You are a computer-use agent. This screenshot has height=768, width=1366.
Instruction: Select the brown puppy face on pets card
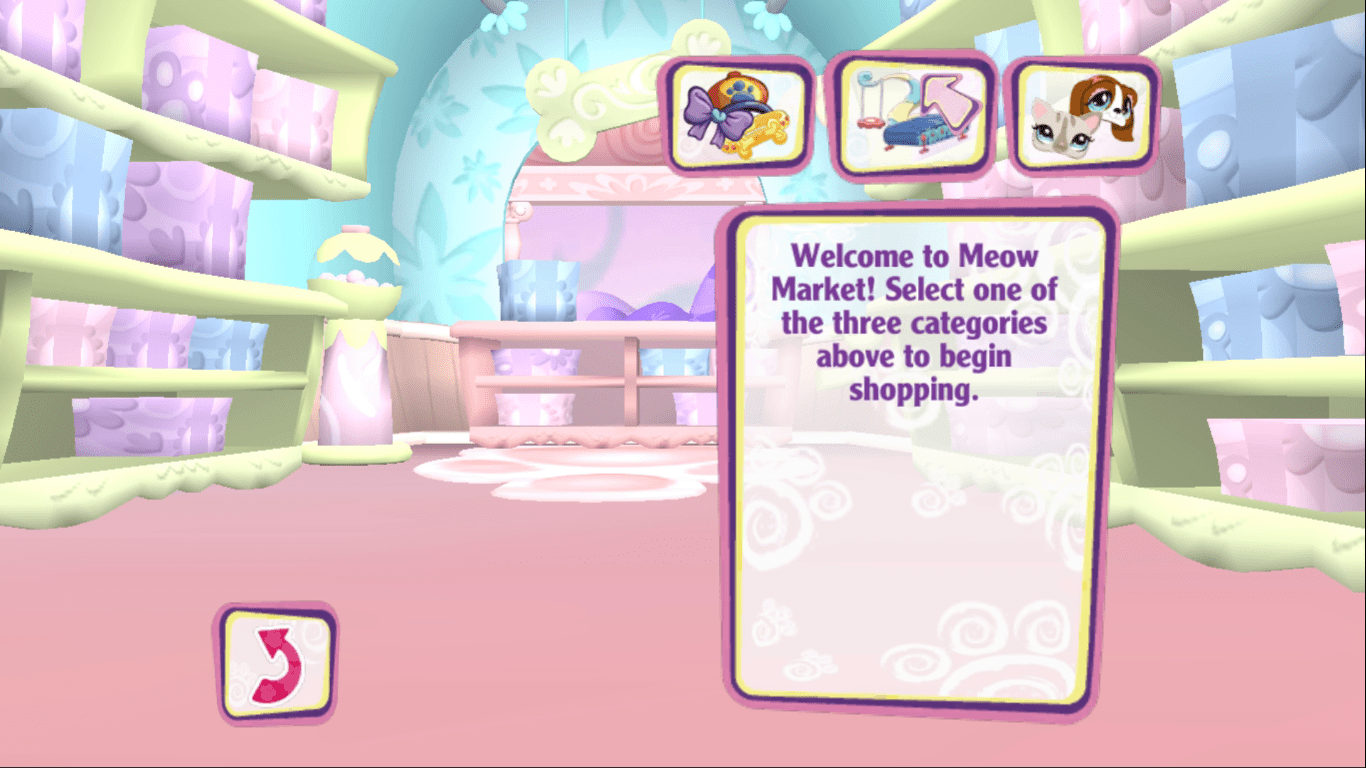[x=1105, y=103]
